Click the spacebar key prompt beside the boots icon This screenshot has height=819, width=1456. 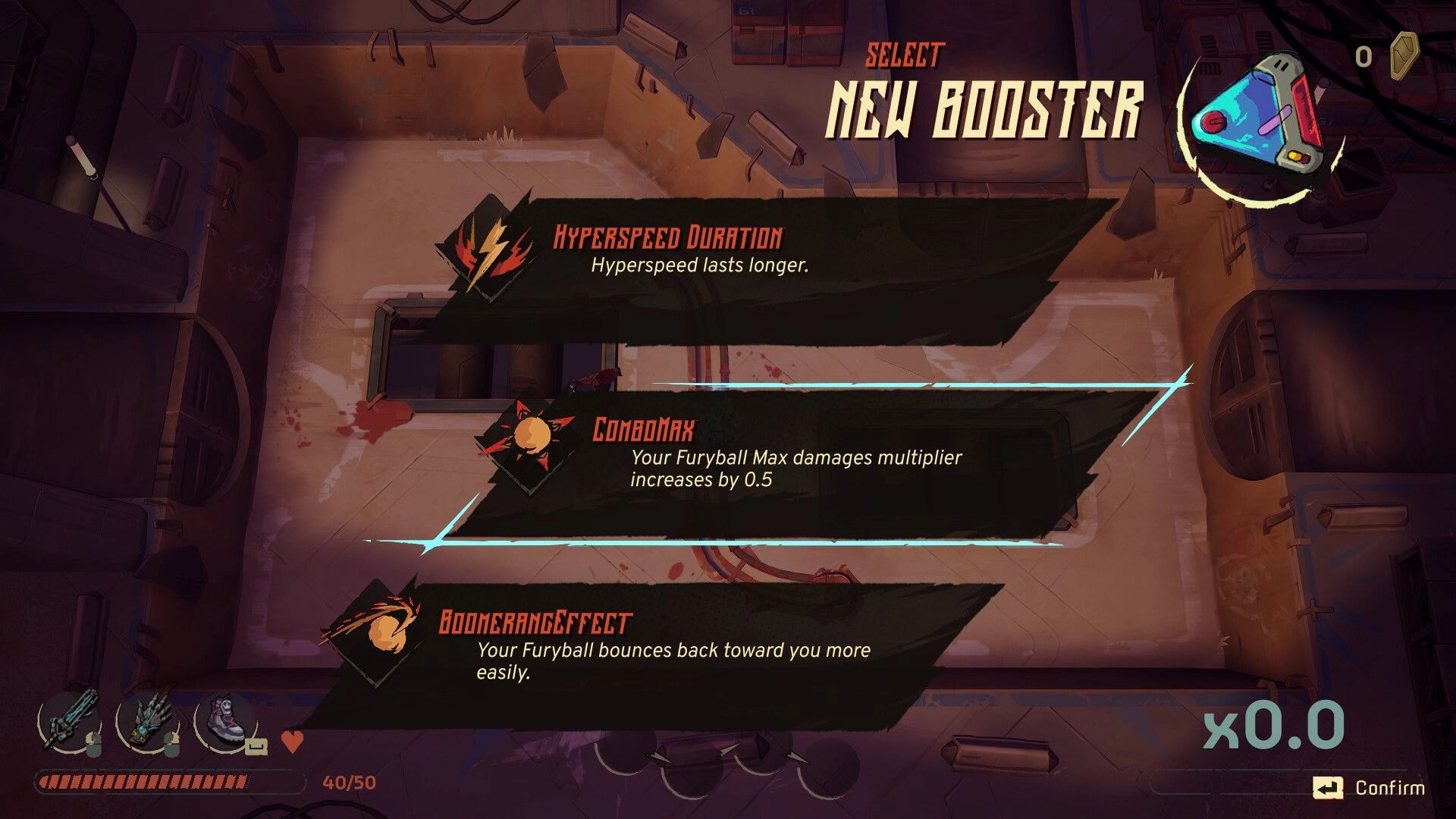point(257,745)
